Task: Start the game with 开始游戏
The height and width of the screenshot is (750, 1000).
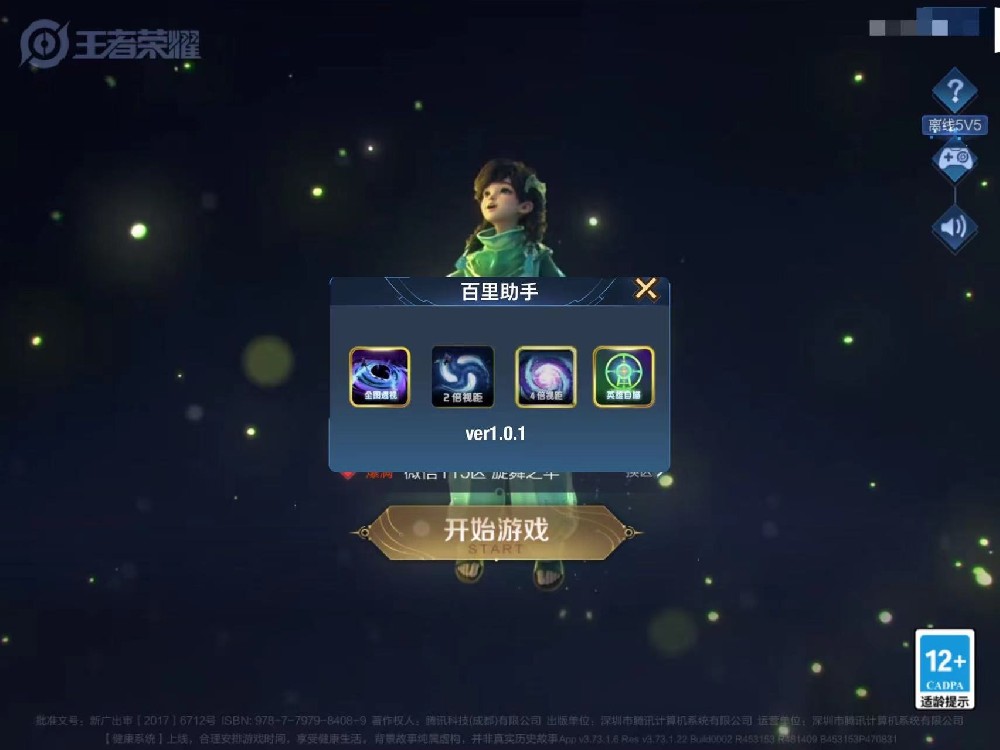Action: [x=496, y=531]
